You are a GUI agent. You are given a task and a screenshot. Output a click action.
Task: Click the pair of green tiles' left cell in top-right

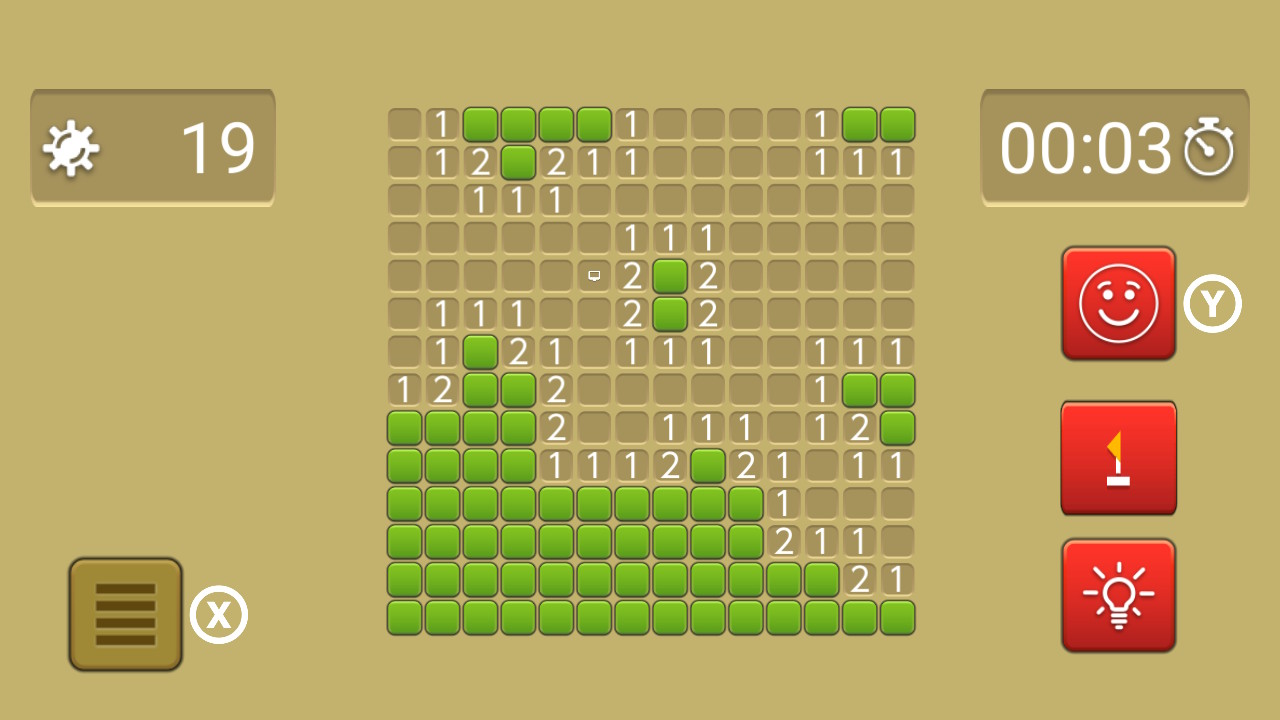(860, 123)
